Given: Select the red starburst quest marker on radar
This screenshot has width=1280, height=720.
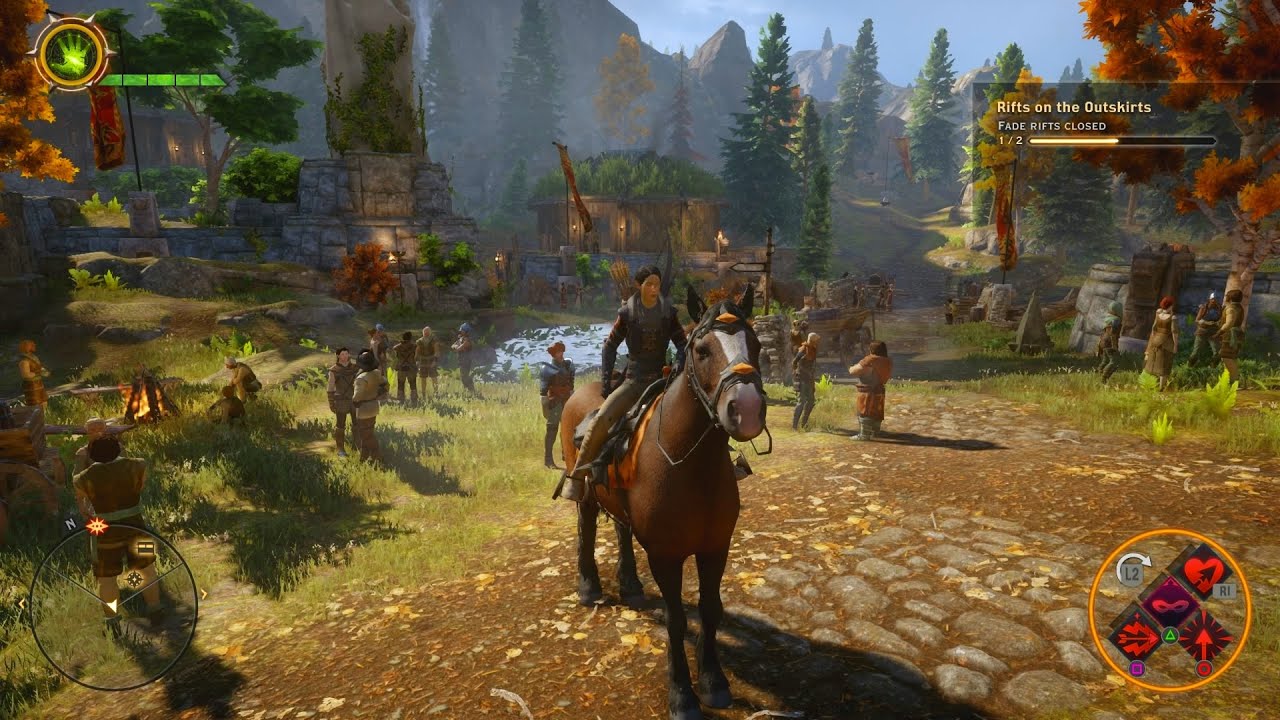Looking at the screenshot, I should [97, 526].
